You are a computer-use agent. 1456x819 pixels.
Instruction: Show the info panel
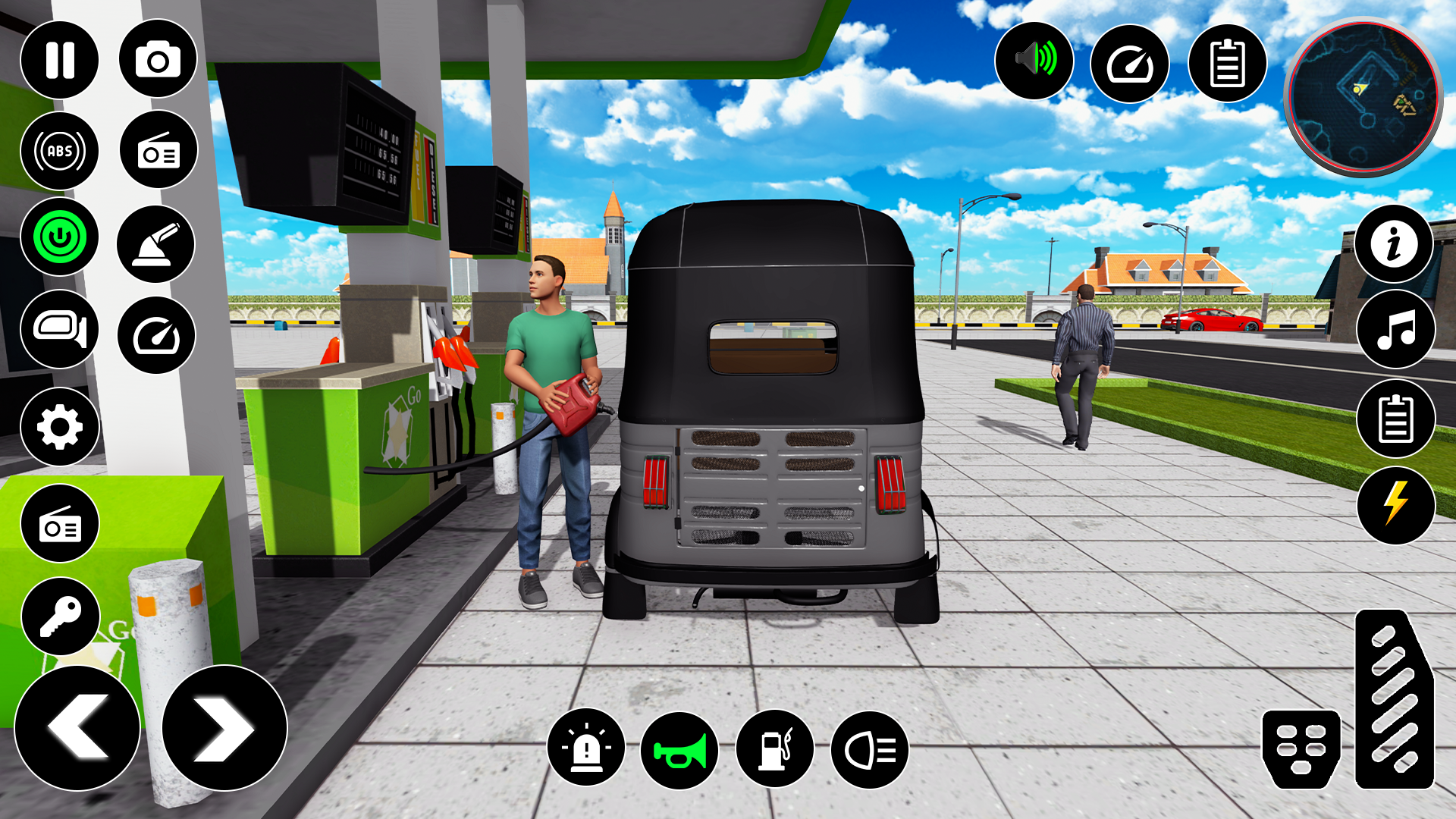click(1394, 244)
